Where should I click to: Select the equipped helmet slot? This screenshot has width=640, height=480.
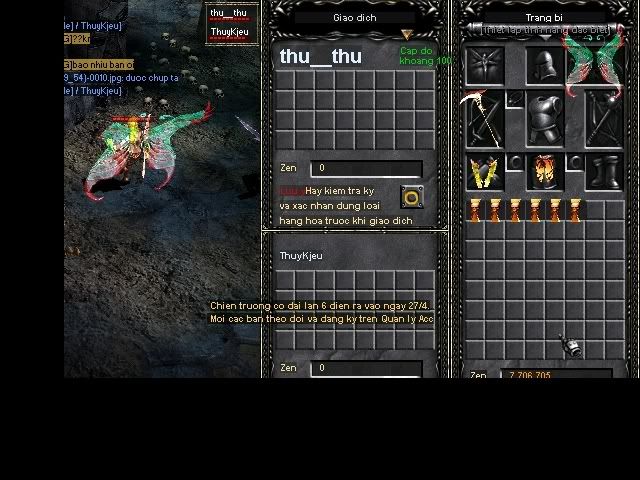click(544, 68)
